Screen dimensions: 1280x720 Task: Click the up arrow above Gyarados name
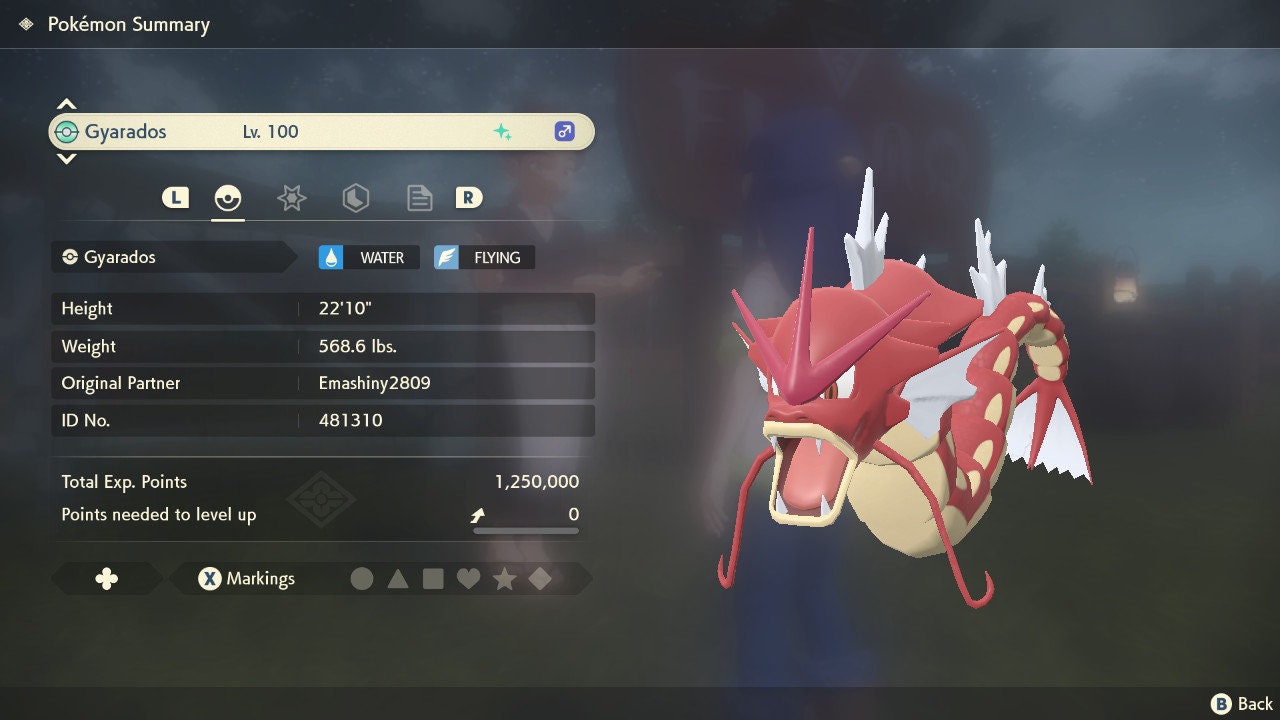(x=66, y=104)
